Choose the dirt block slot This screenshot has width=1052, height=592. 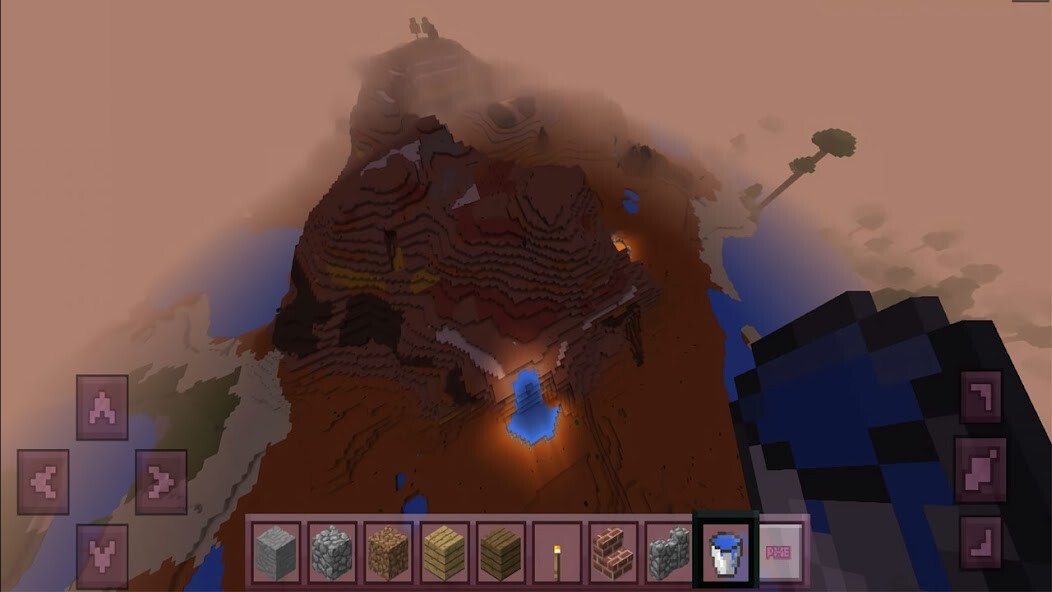[388, 550]
